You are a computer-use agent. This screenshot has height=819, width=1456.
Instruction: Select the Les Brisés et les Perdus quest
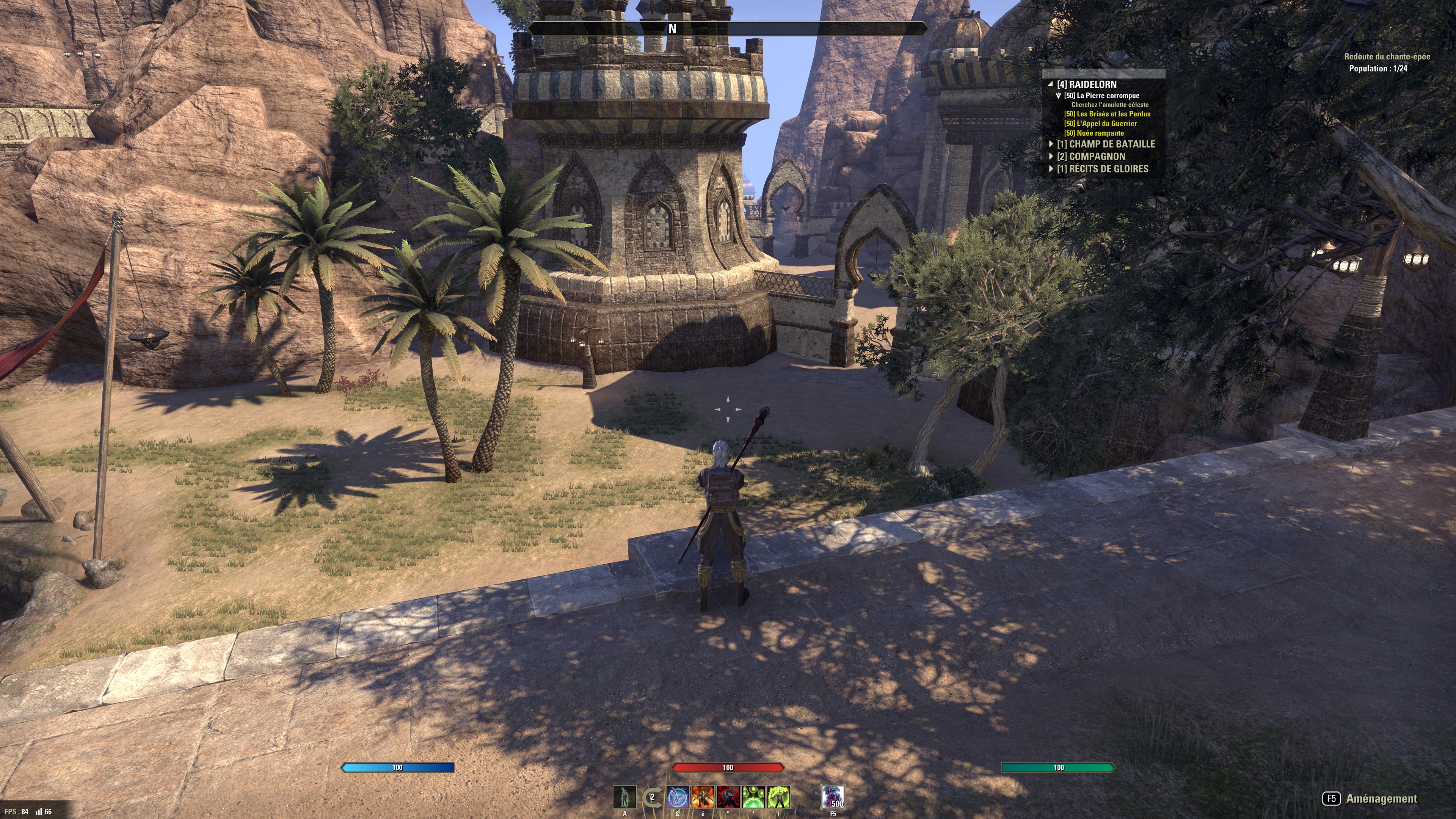point(1107,114)
